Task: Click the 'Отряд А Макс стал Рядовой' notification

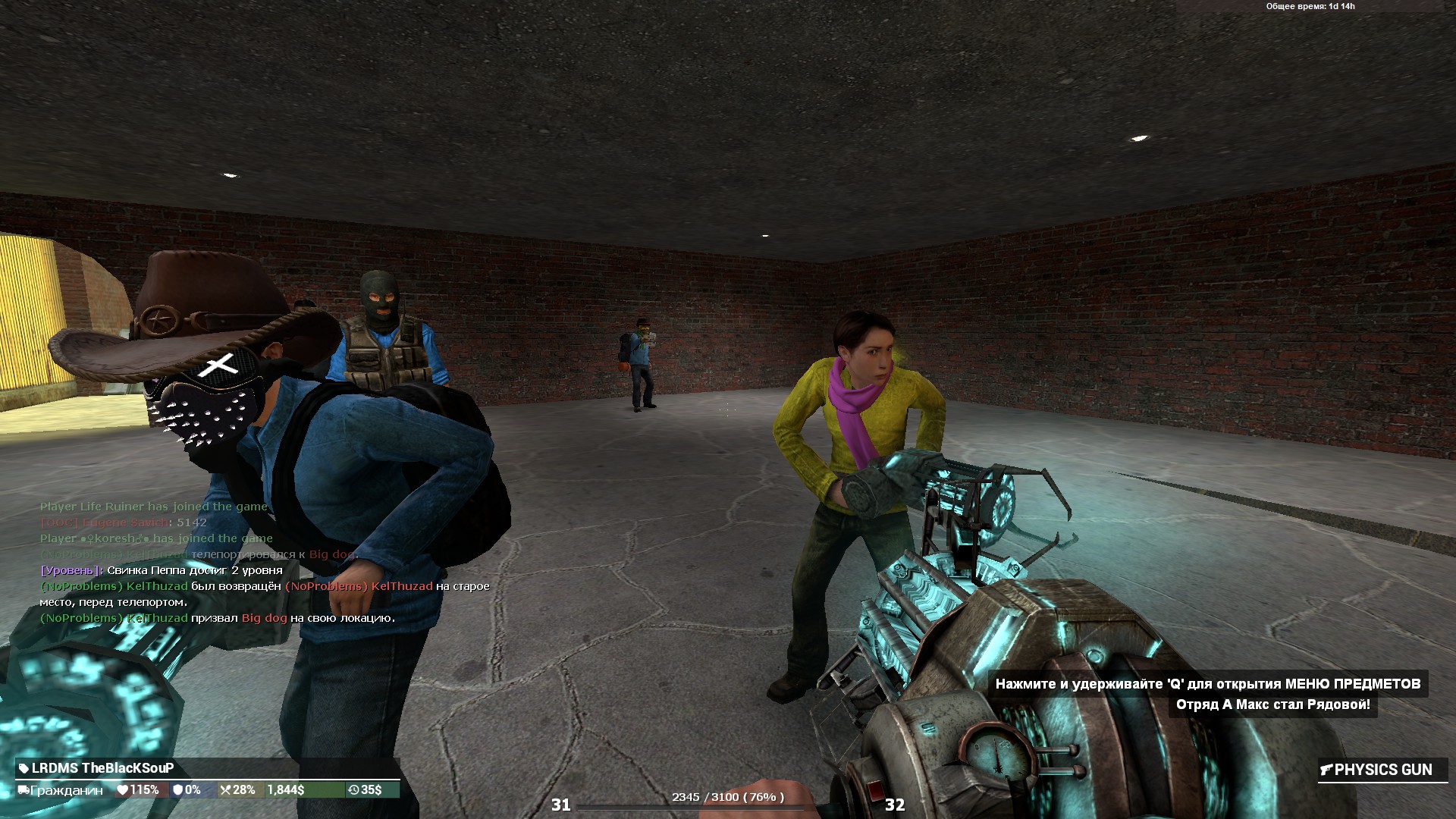Action: point(1272,704)
